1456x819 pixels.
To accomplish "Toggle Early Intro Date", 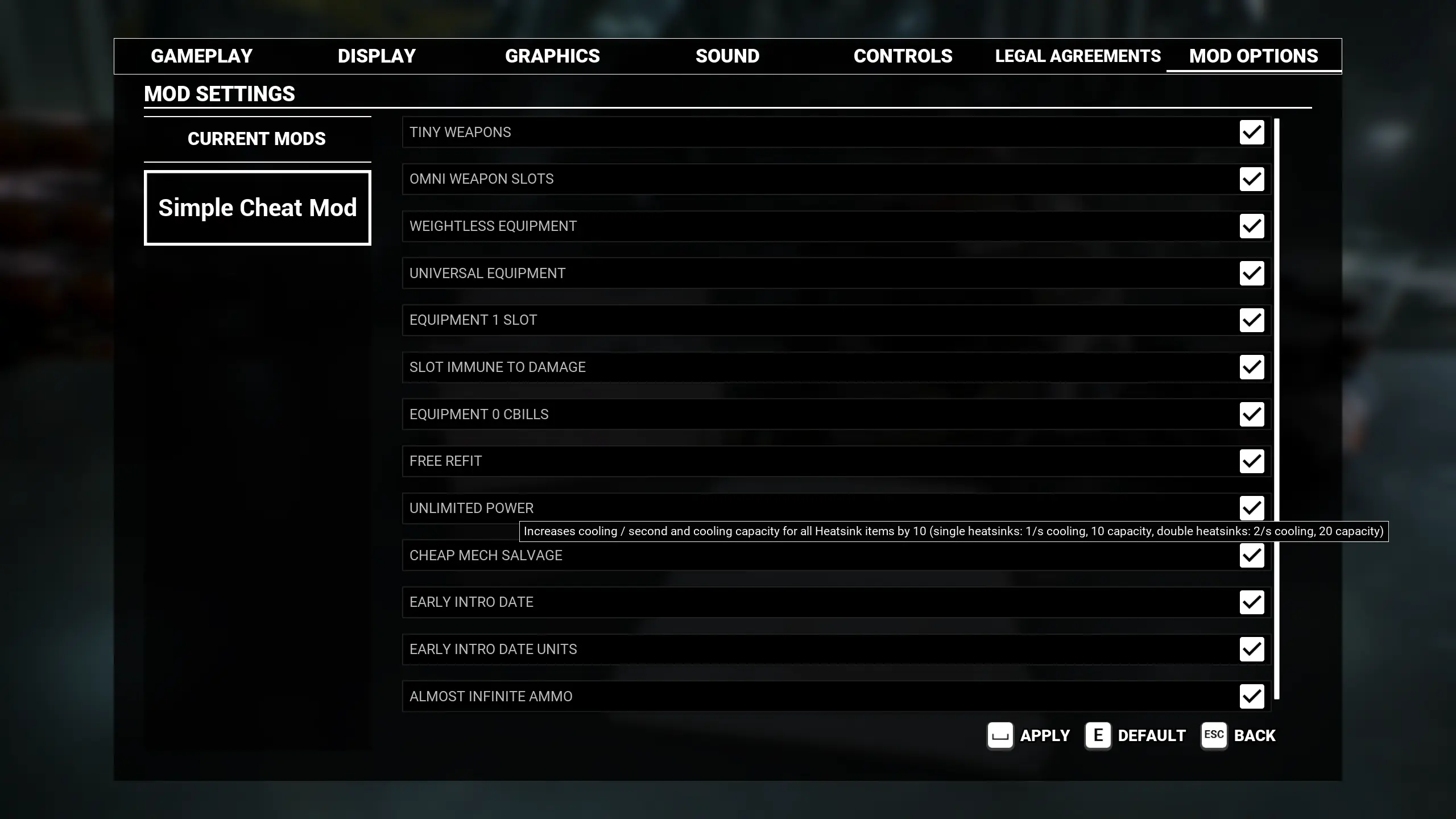I will tap(1251, 602).
